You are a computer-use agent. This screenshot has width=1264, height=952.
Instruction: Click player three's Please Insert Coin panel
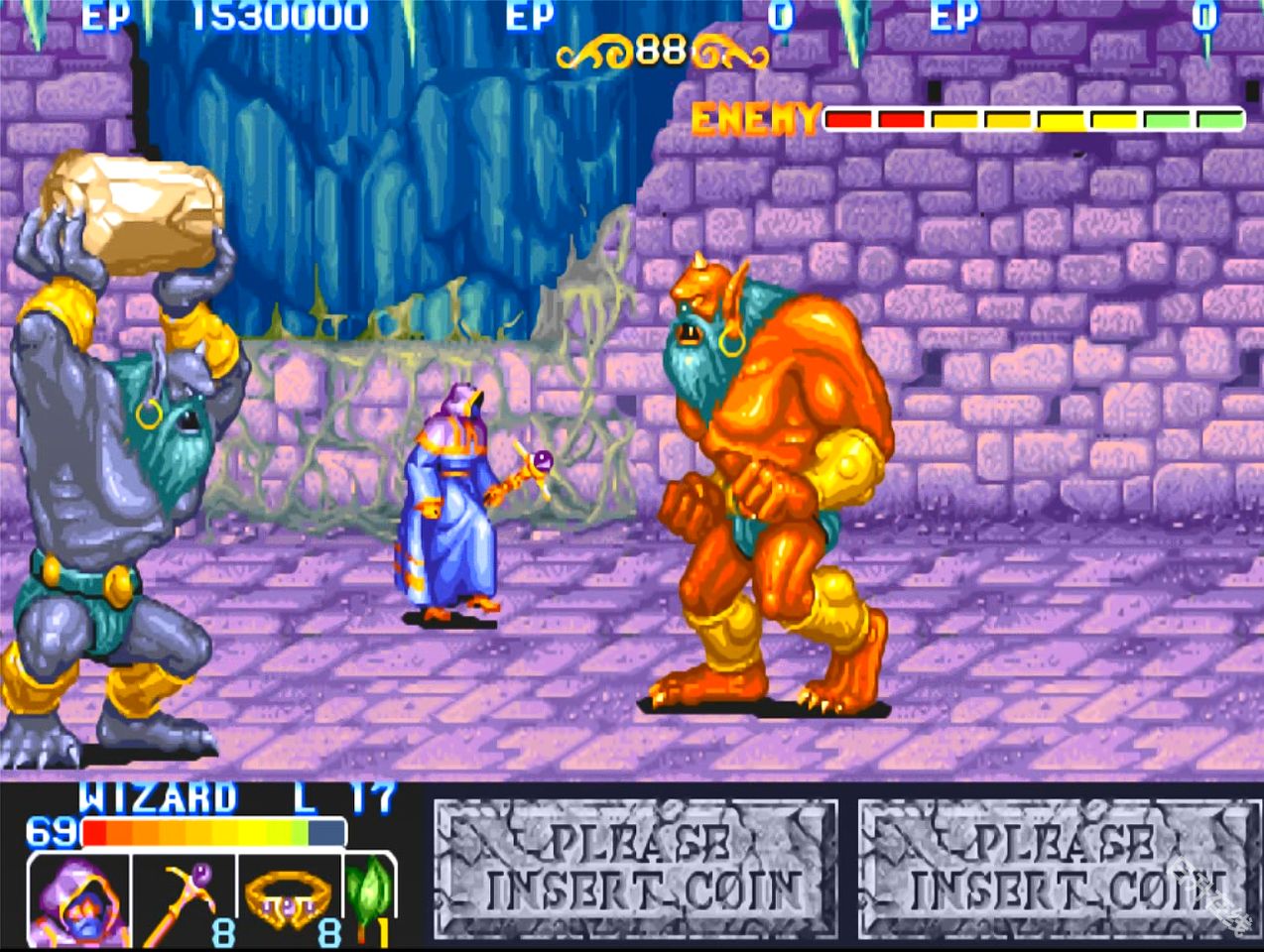point(1058,870)
